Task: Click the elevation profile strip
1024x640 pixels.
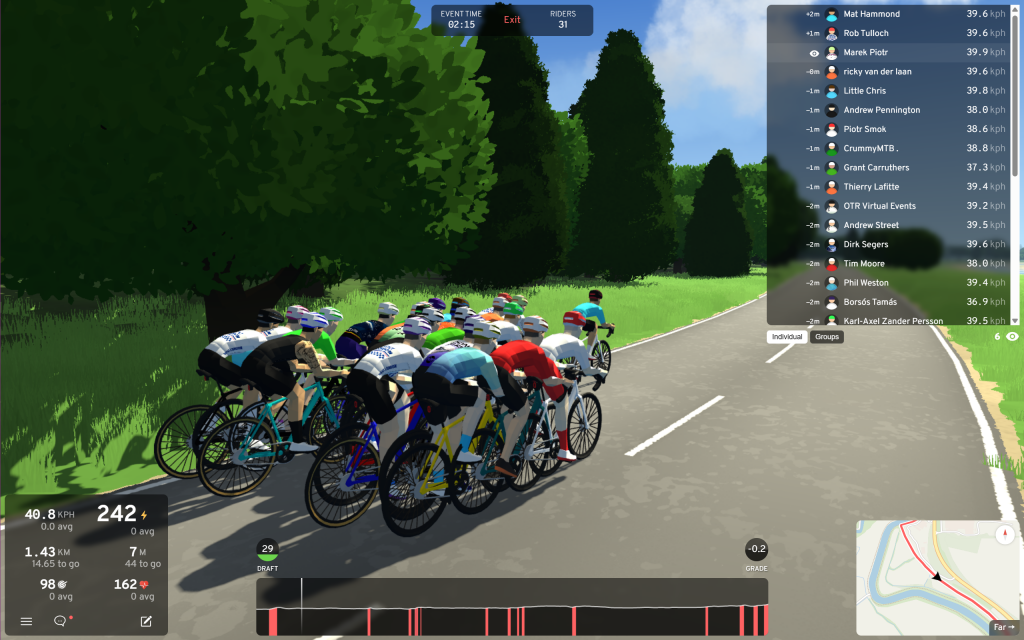Action: 512,606
